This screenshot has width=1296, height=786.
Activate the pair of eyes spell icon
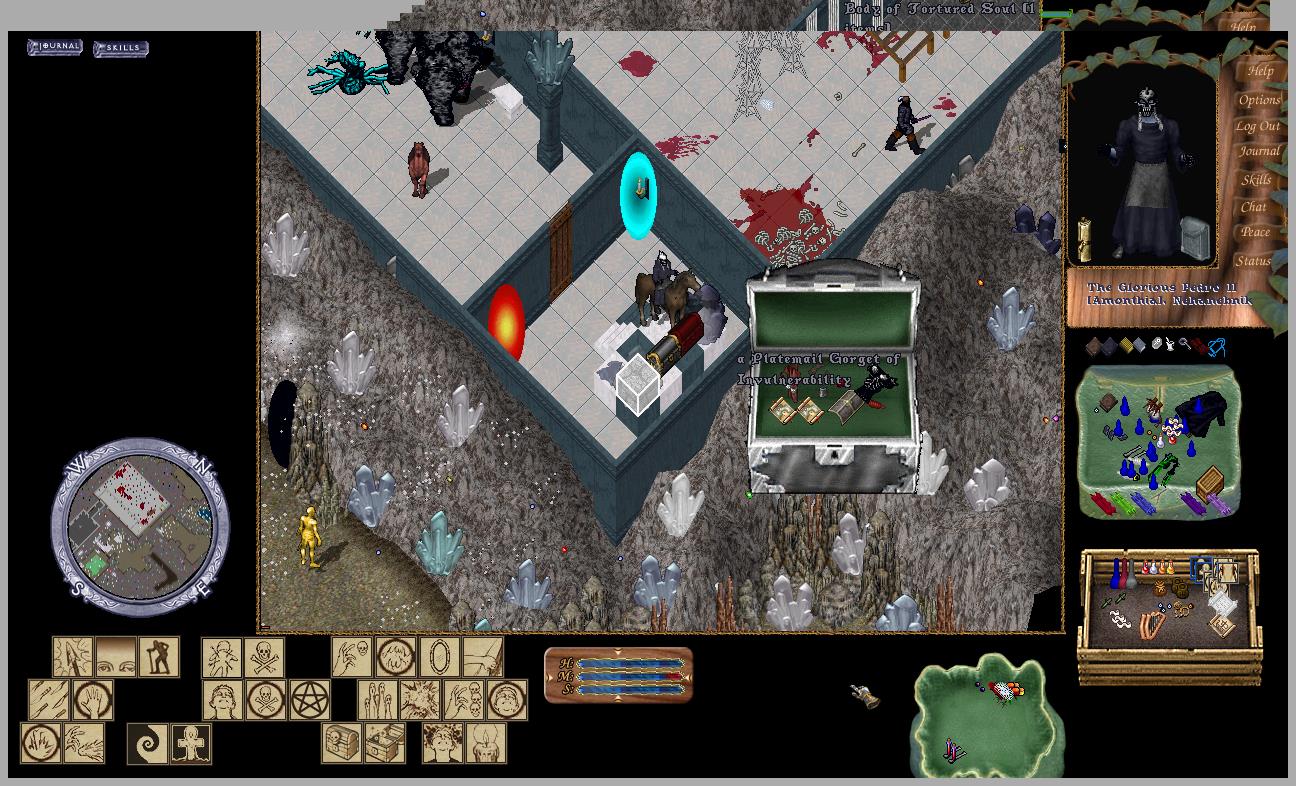coord(116,657)
